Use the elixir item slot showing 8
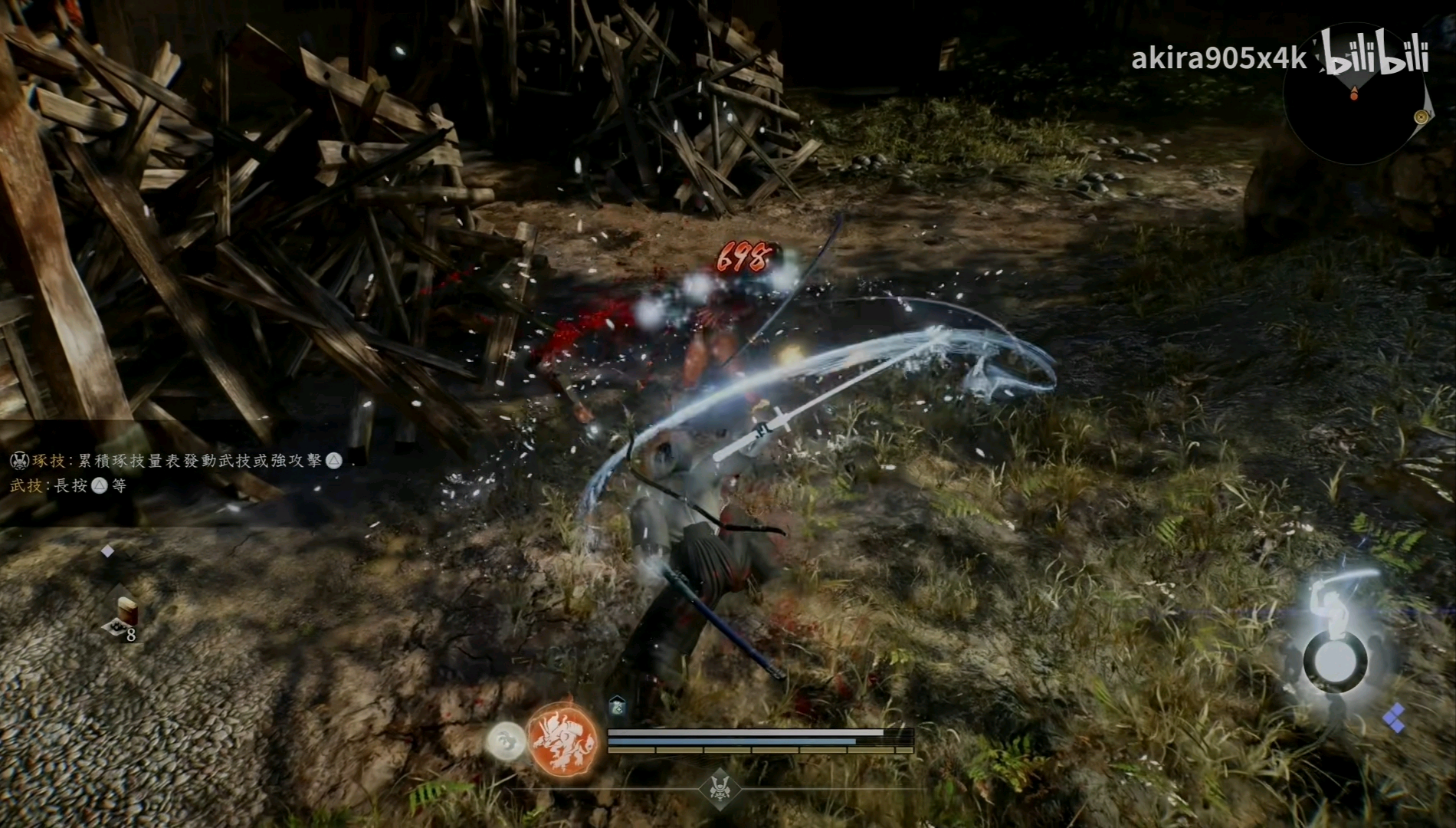This screenshot has width=1456, height=828. (125, 618)
